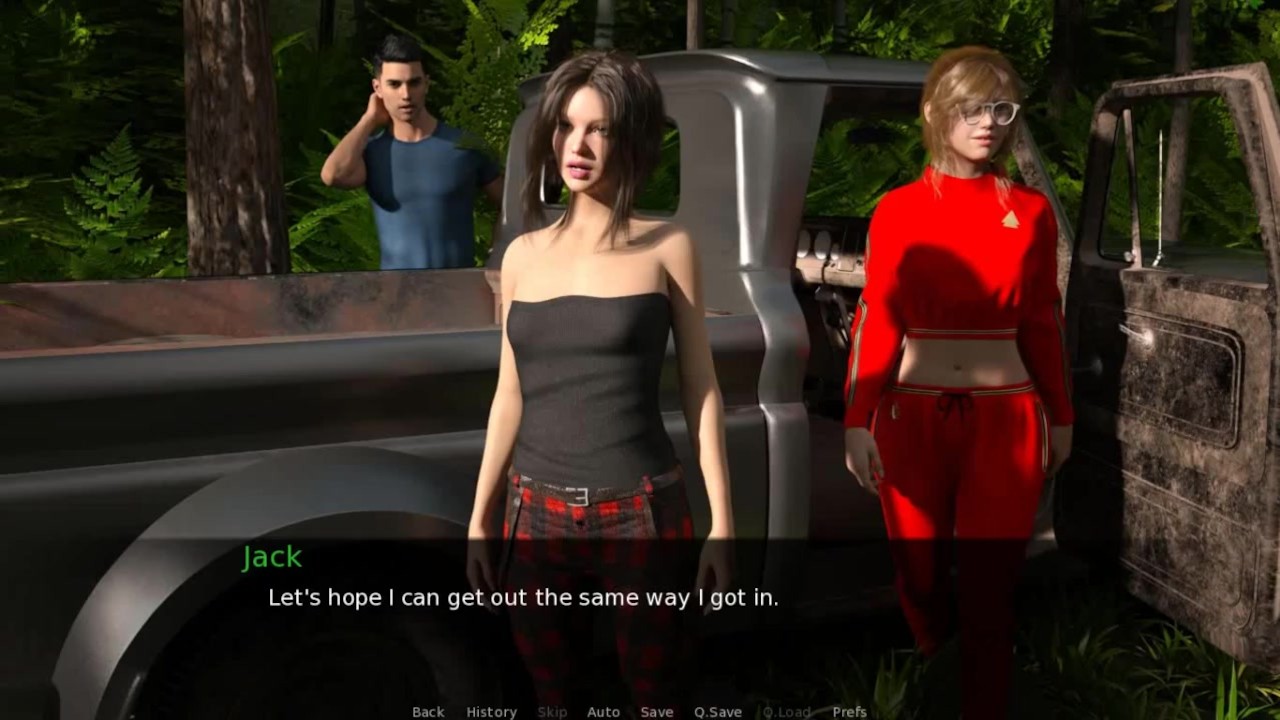Viewport: 1280px width, 720px height.
Task: Click Prefs to adjust game preferences
Action: tap(849, 712)
